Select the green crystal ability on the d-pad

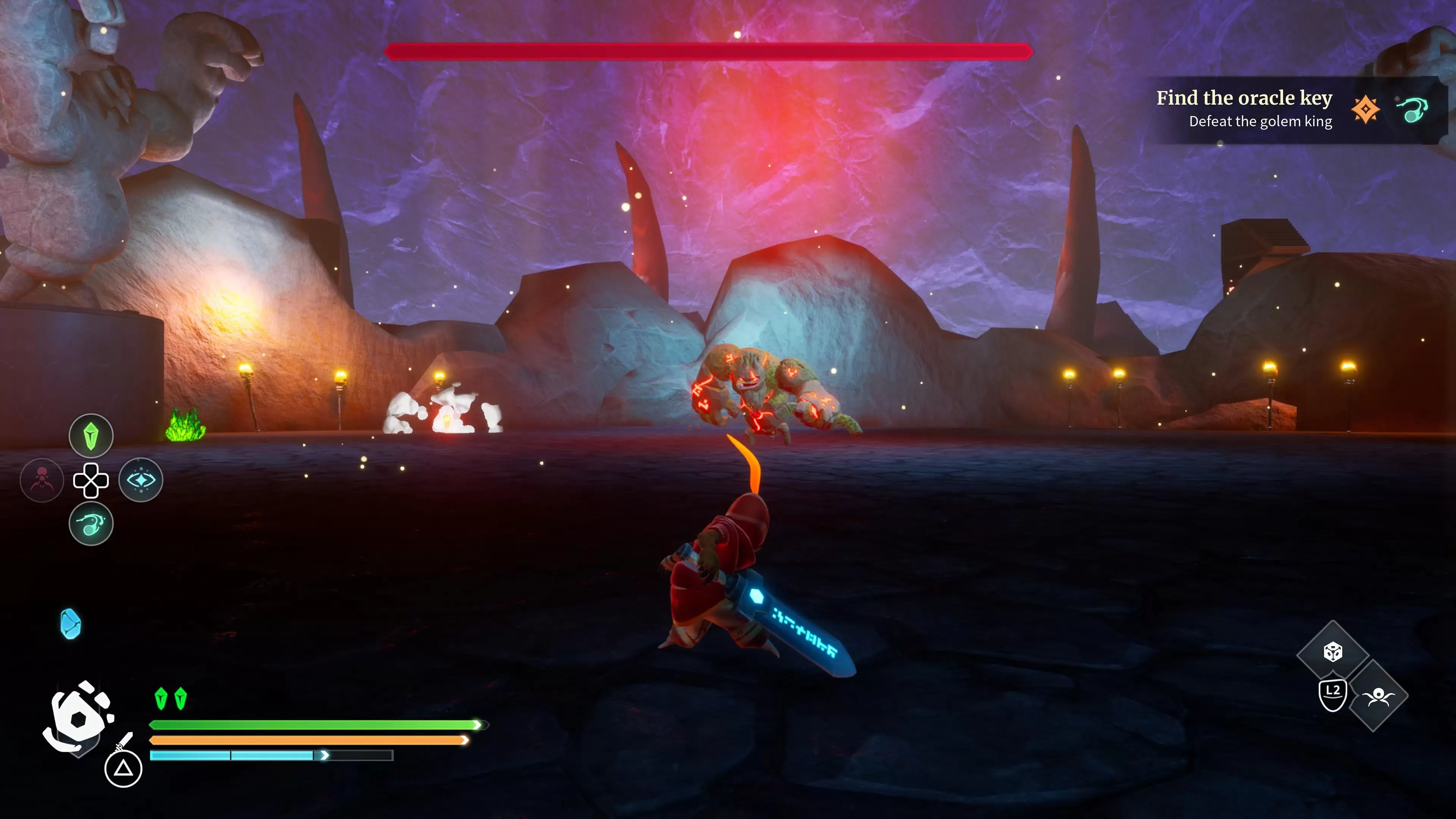pos(91,435)
